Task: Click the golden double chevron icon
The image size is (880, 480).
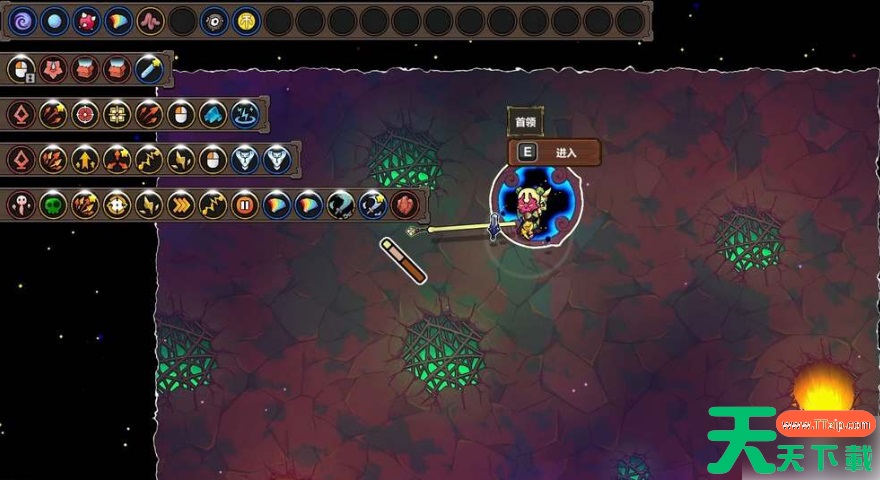Action: click(x=181, y=206)
